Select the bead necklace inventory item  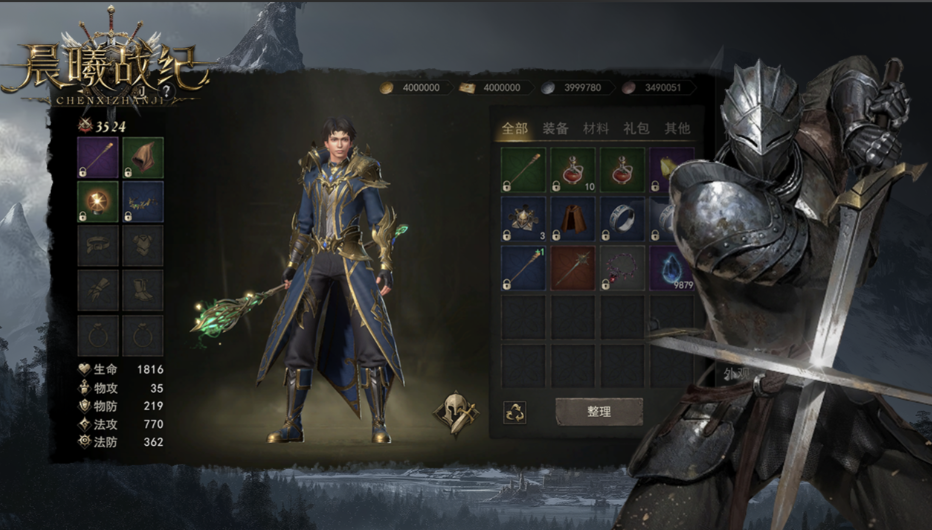(x=623, y=268)
